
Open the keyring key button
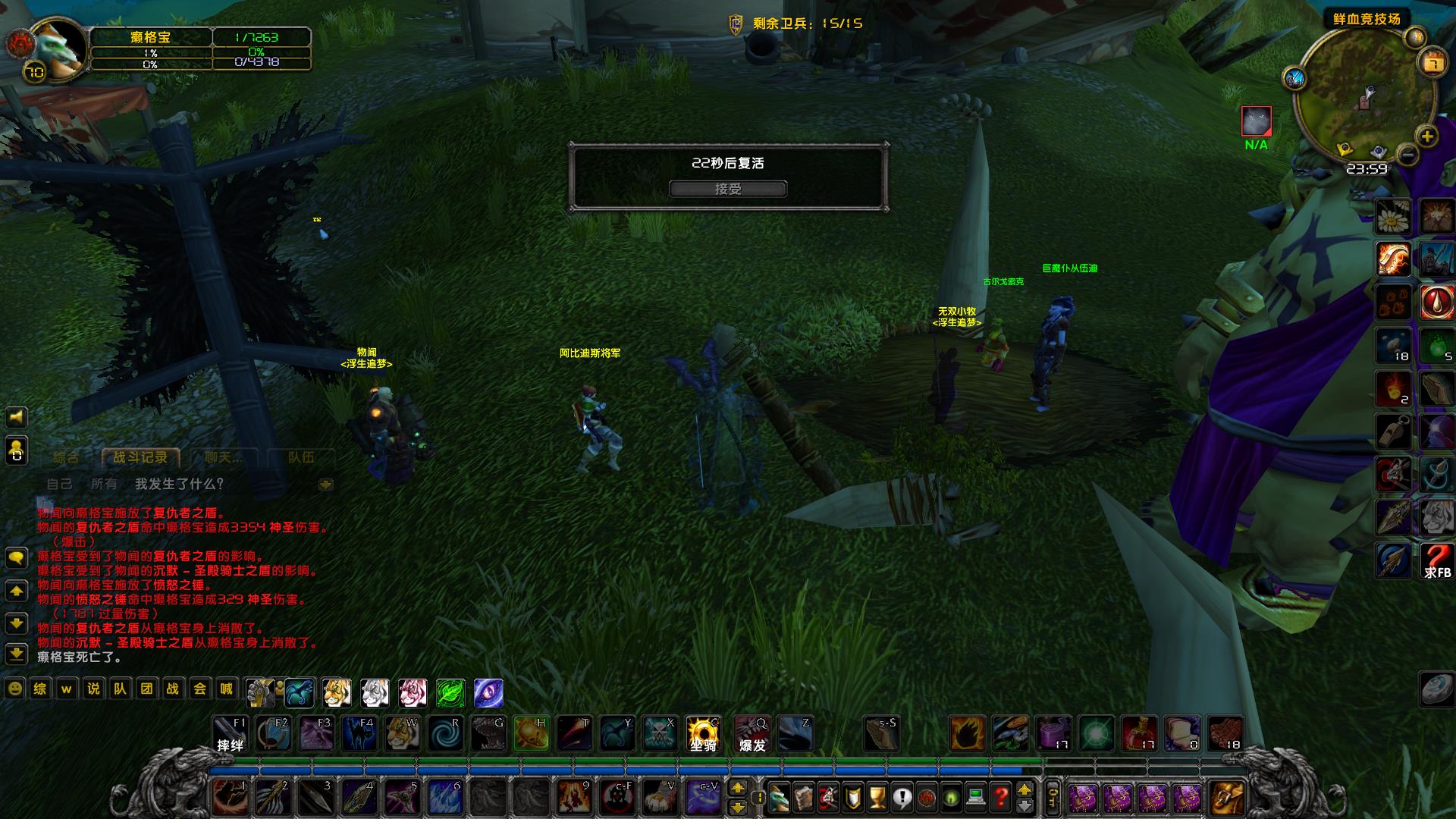coord(1052,798)
